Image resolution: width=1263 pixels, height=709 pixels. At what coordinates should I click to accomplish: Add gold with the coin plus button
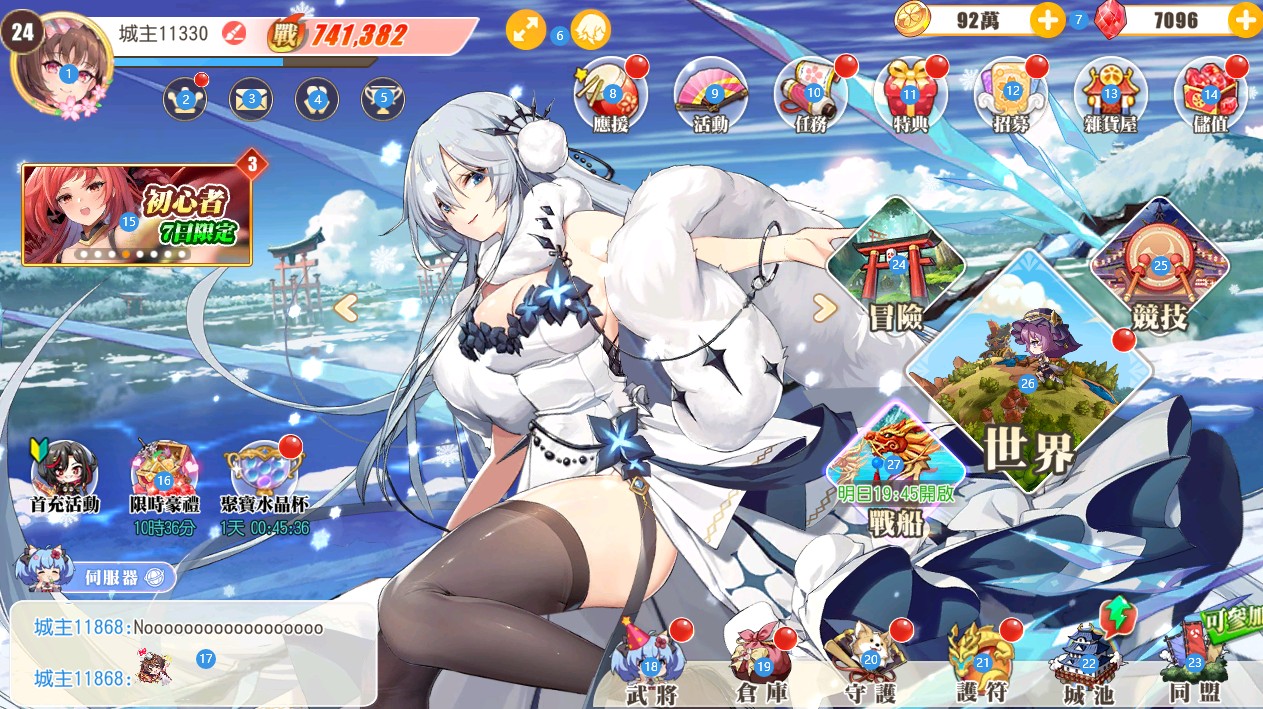pos(1047,20)
